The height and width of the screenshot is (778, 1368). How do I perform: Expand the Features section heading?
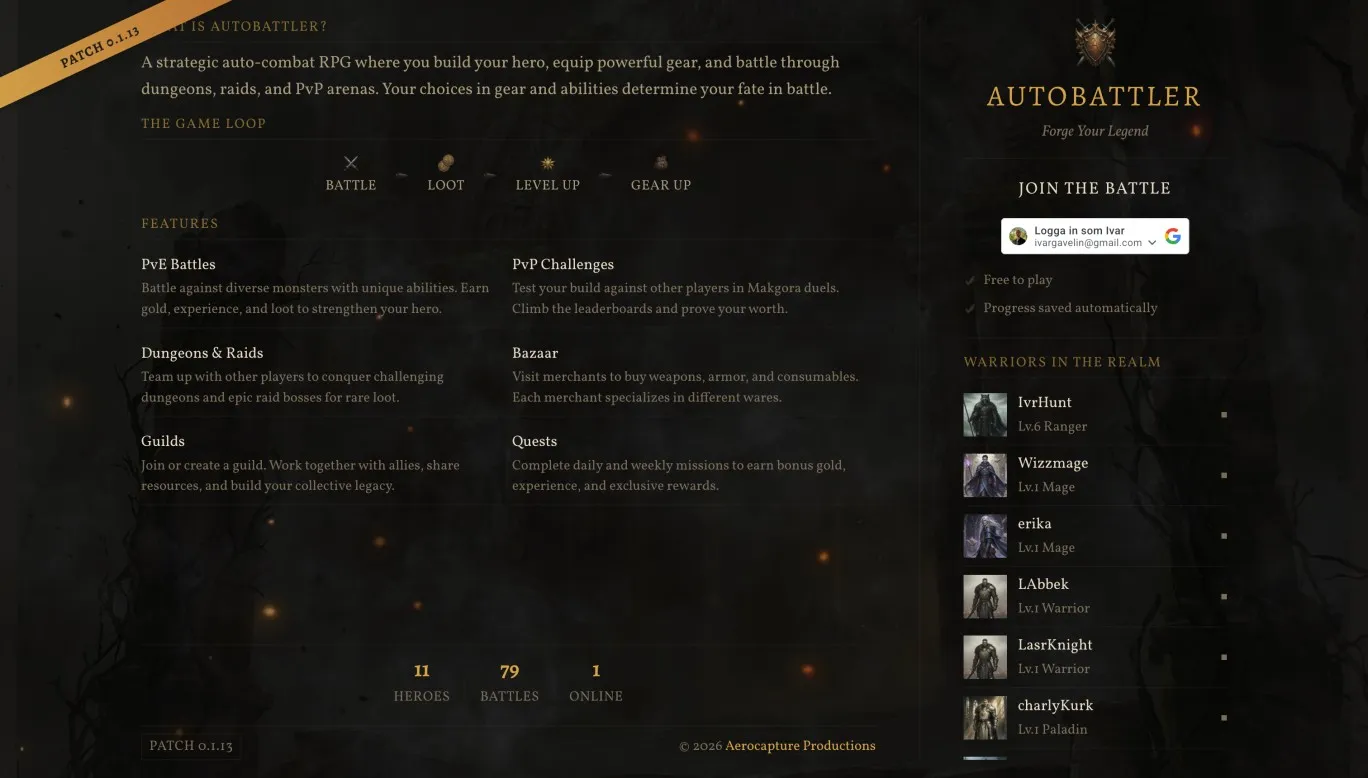tap(180, 223)
